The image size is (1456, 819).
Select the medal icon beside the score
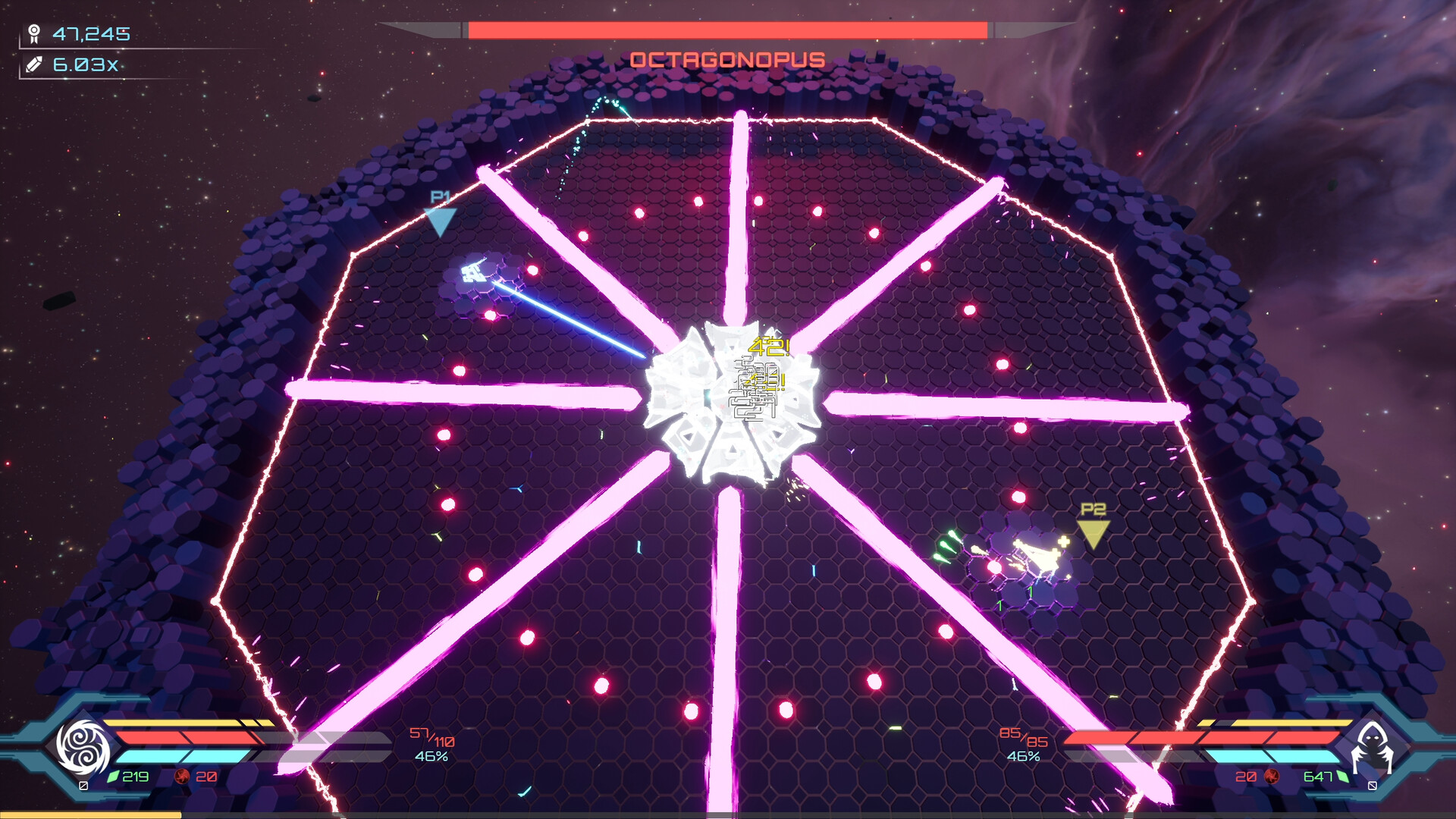33,32
